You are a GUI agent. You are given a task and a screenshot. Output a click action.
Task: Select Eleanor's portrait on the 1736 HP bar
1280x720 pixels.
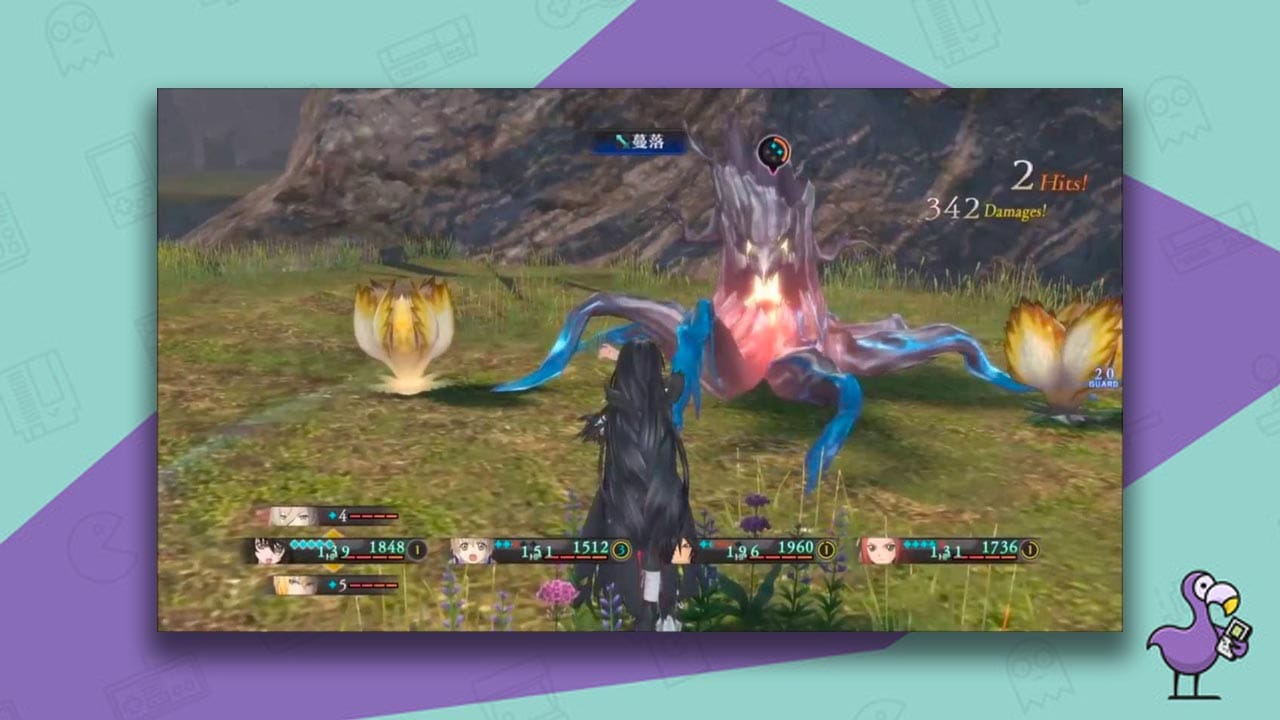878,550
